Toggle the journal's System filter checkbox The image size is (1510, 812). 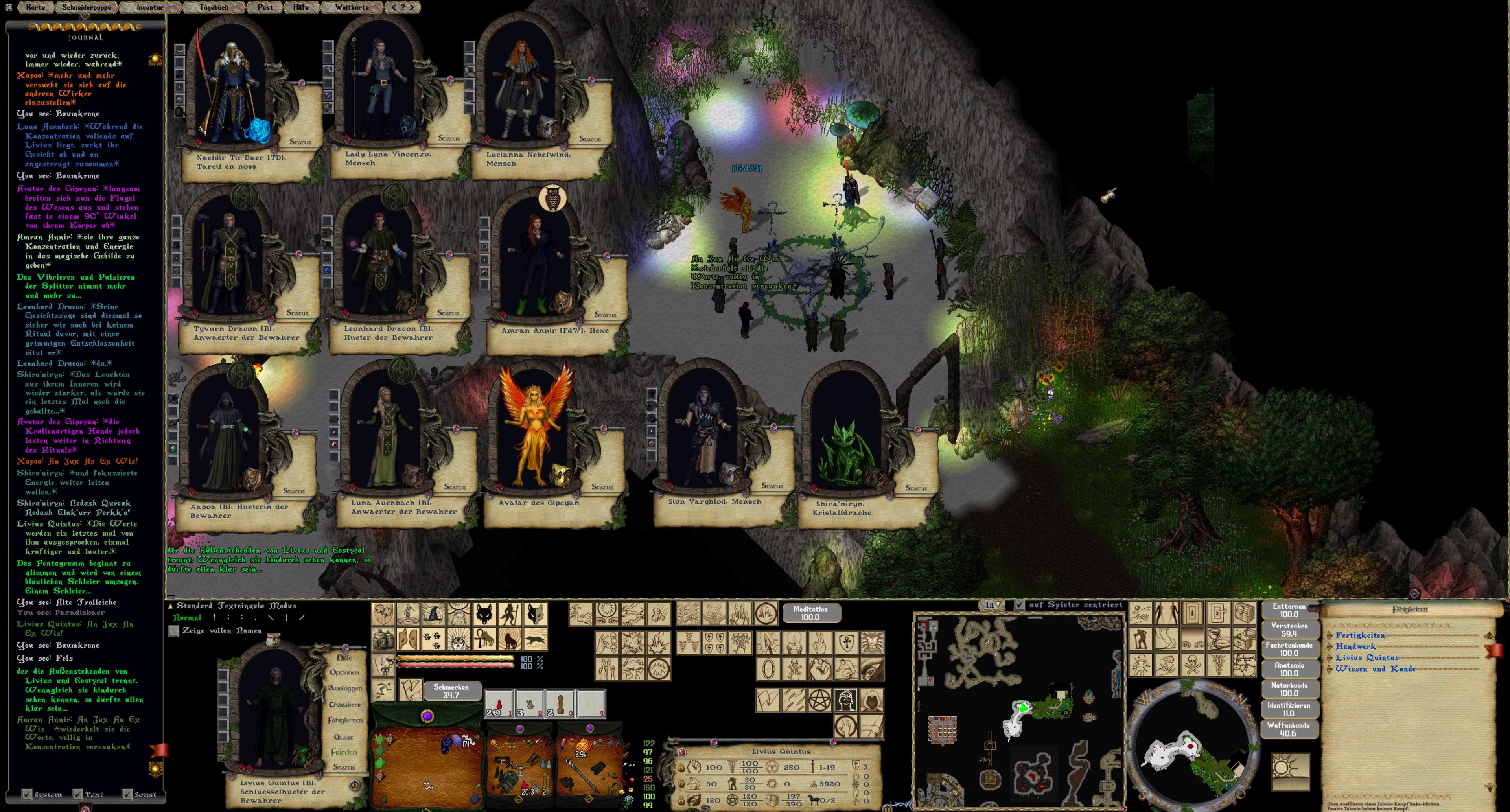pyautogui.click(x=27, y=794)
